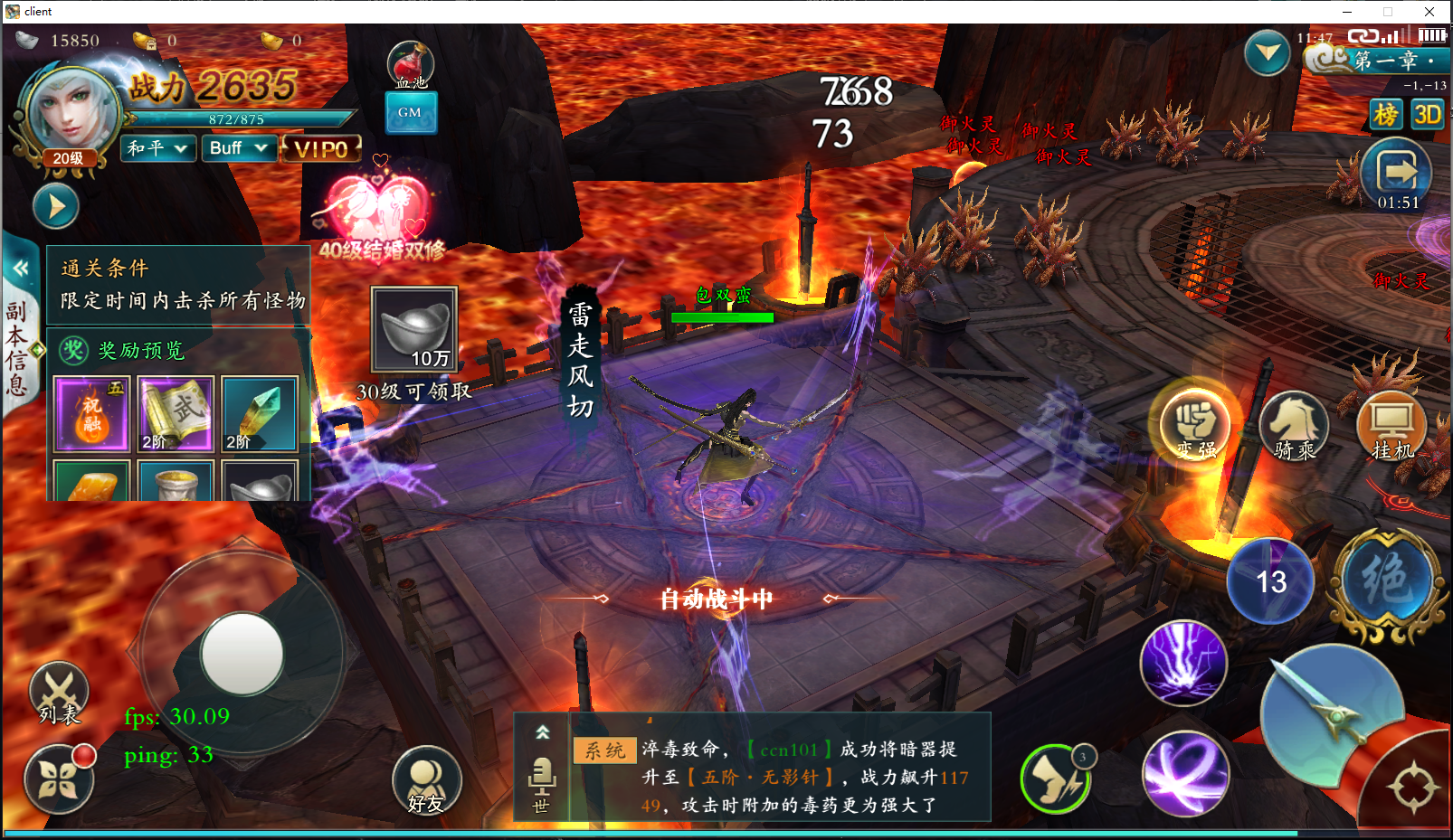Activate the purple lightning skill
This screenshot has width=1453, height=840.
pyautogui.click(x=1183, y=664)
